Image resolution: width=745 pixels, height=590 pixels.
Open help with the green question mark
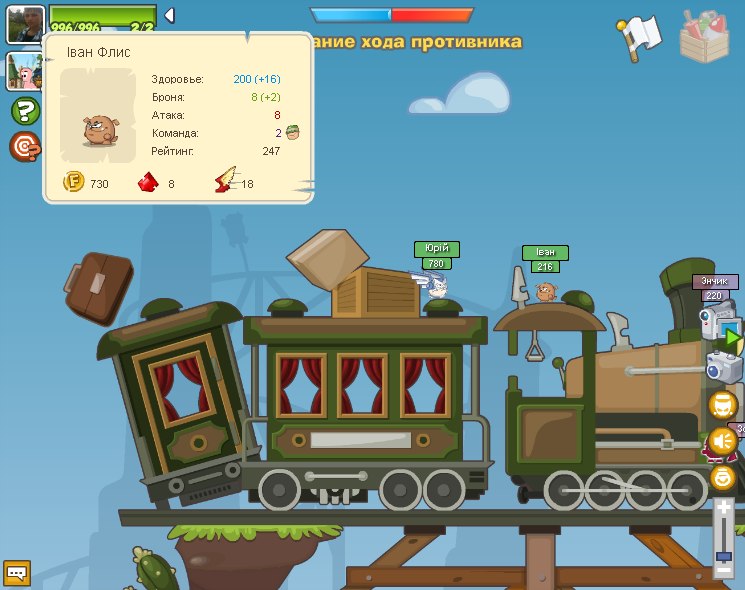(x=25, y=111)
